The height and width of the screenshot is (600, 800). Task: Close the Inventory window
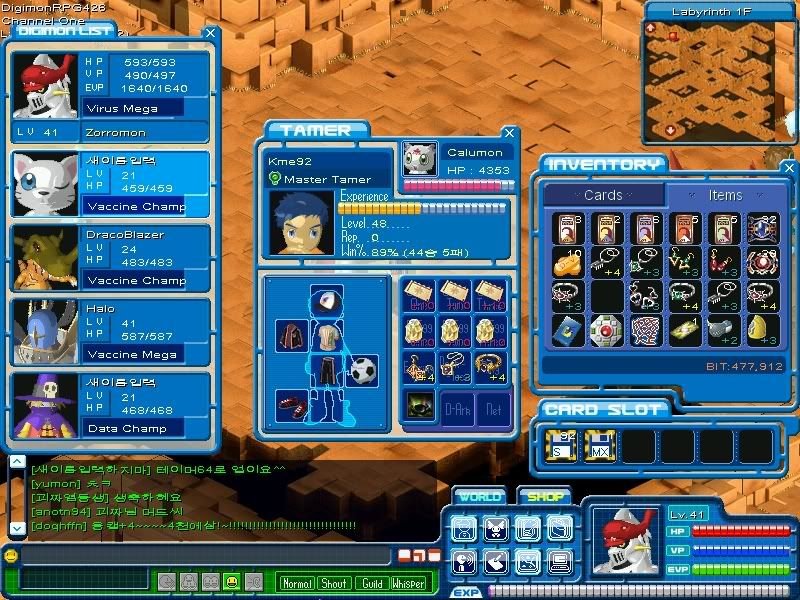click(x=789, y=168)
